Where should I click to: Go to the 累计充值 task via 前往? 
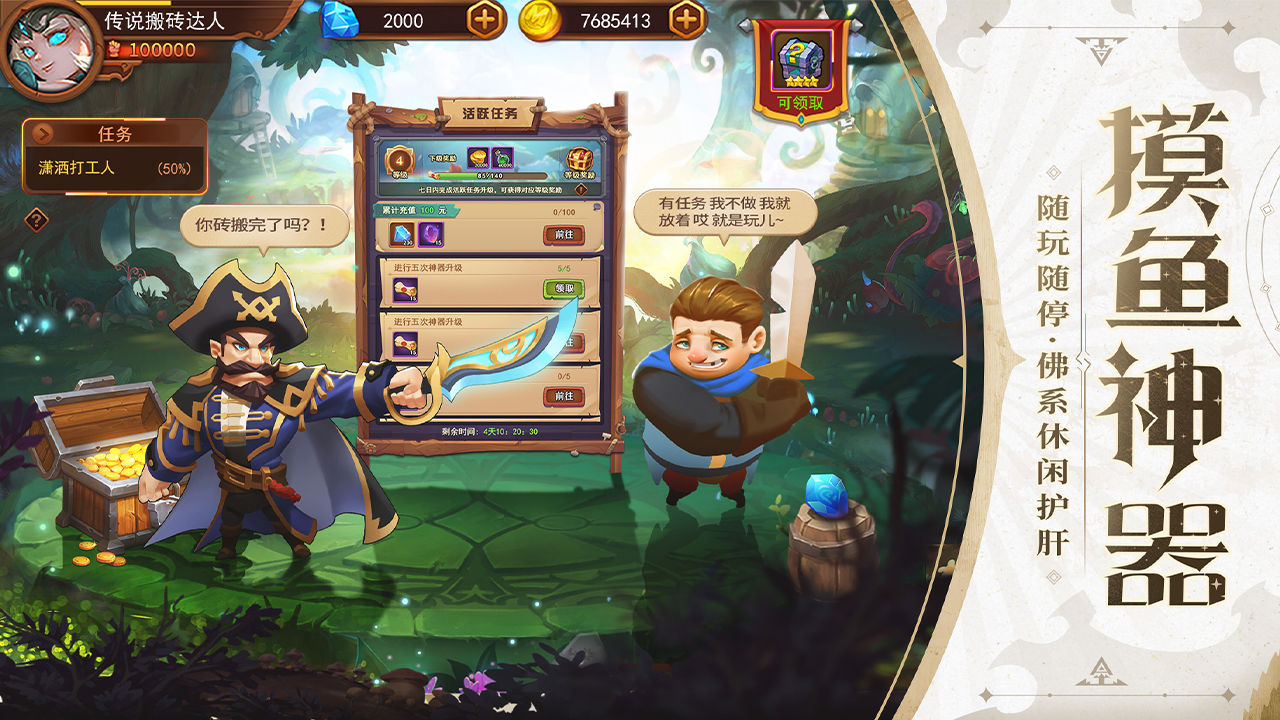coord(563,234)
